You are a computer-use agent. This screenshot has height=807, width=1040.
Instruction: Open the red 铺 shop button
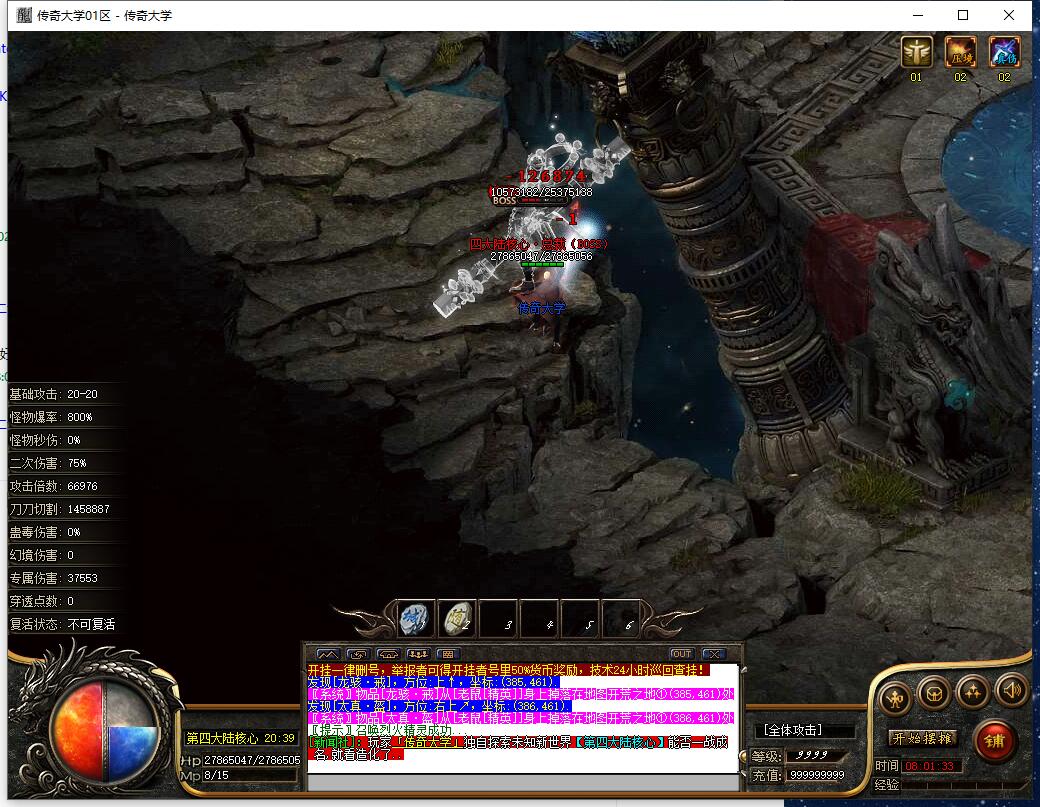click(x=994, y=741)
